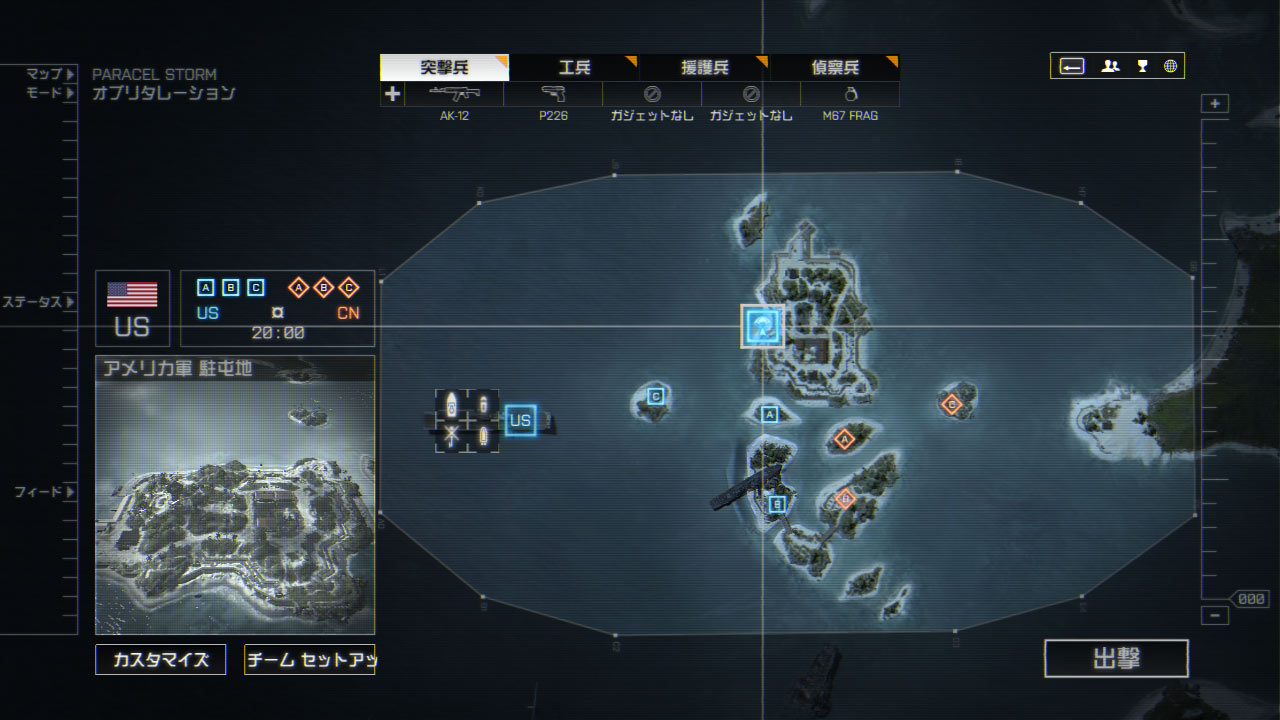Image resolution: width=1280 pixels, height=720 pixels.
Task: Click the plus button beside the loadout
Action: 392,94
